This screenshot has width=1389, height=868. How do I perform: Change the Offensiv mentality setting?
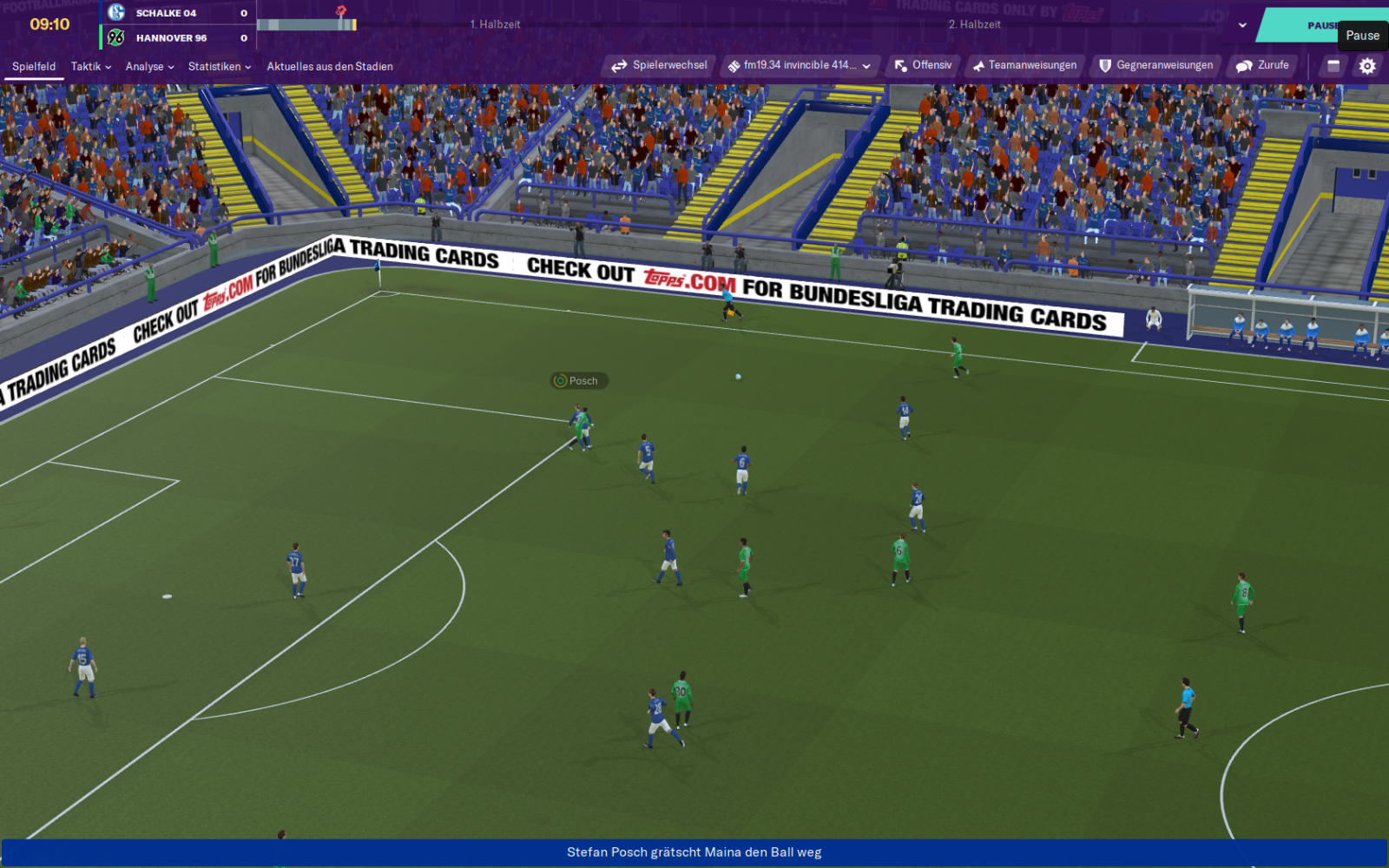923,65
